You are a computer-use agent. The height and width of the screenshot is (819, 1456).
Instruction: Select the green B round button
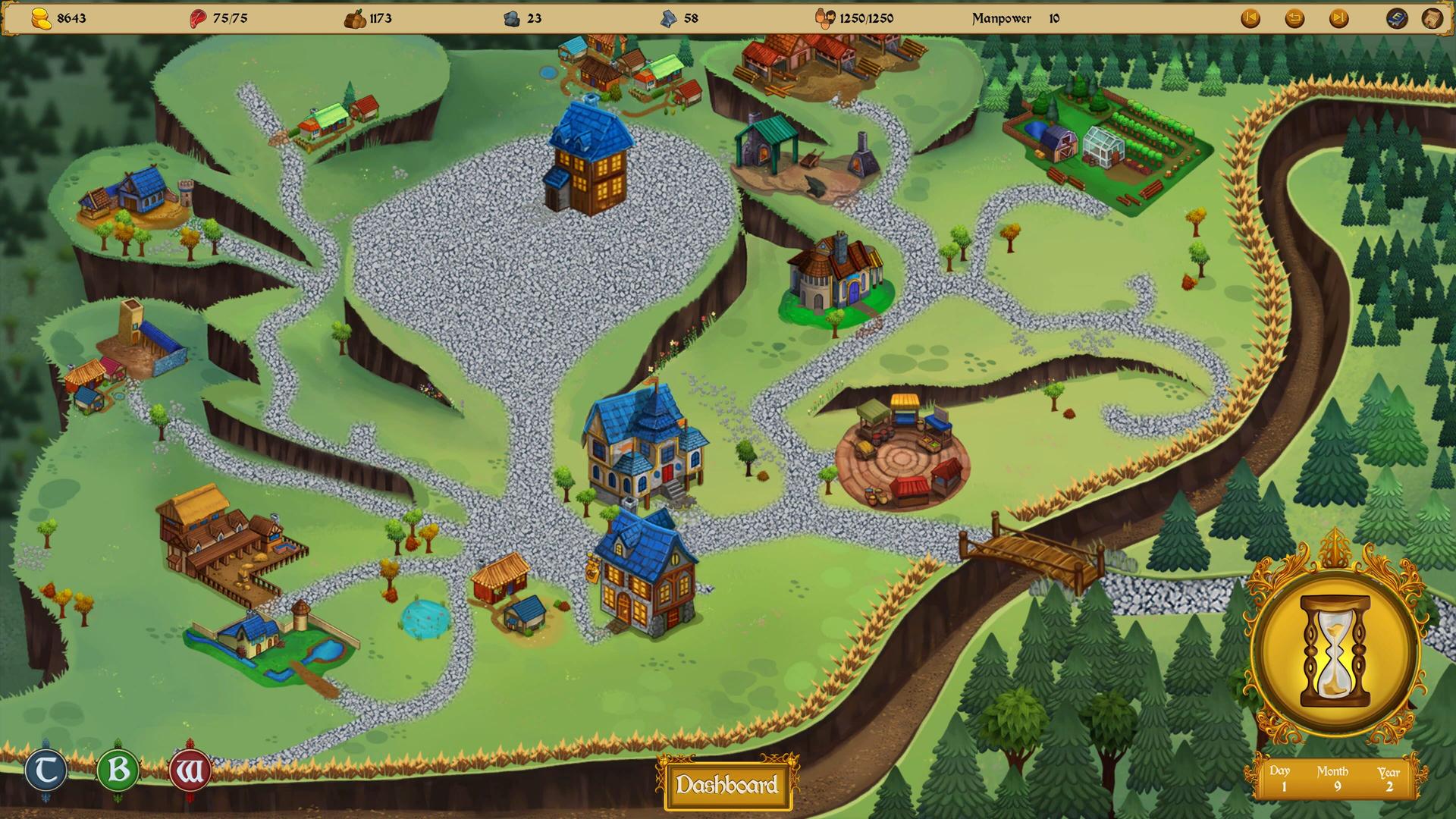click(x=118, y=771)
